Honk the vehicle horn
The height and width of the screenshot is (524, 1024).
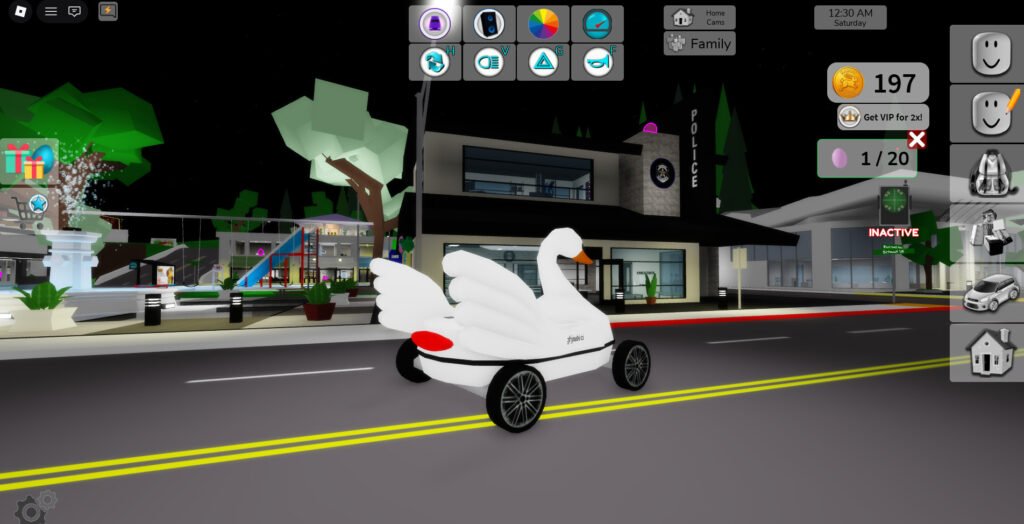coord(597,62)
